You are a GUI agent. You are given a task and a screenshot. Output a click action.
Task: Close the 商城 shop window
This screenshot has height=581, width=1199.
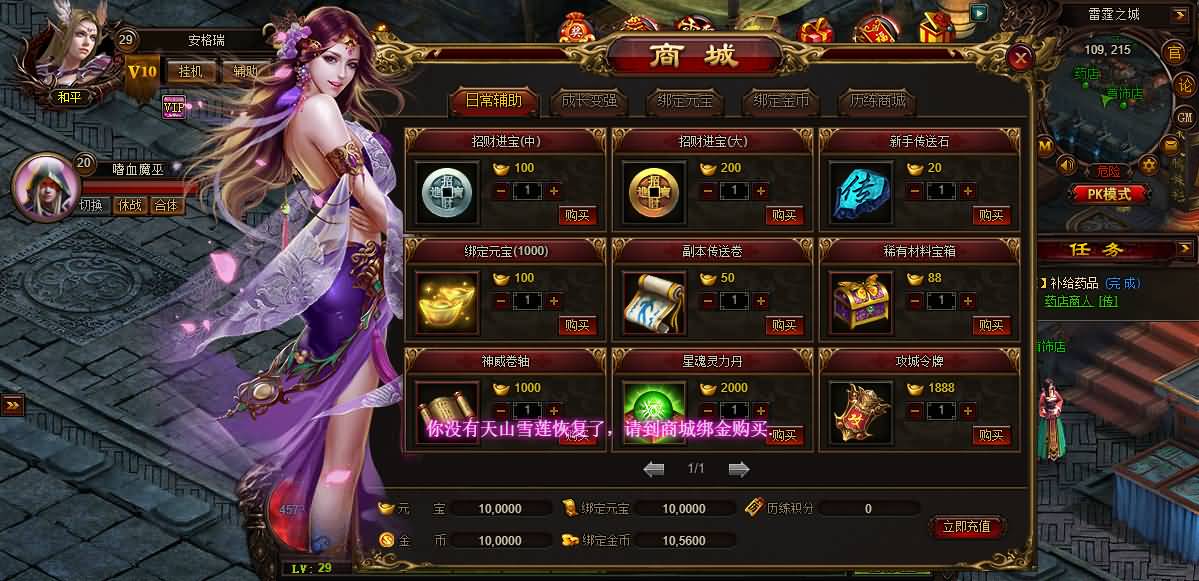point(1020,58)
